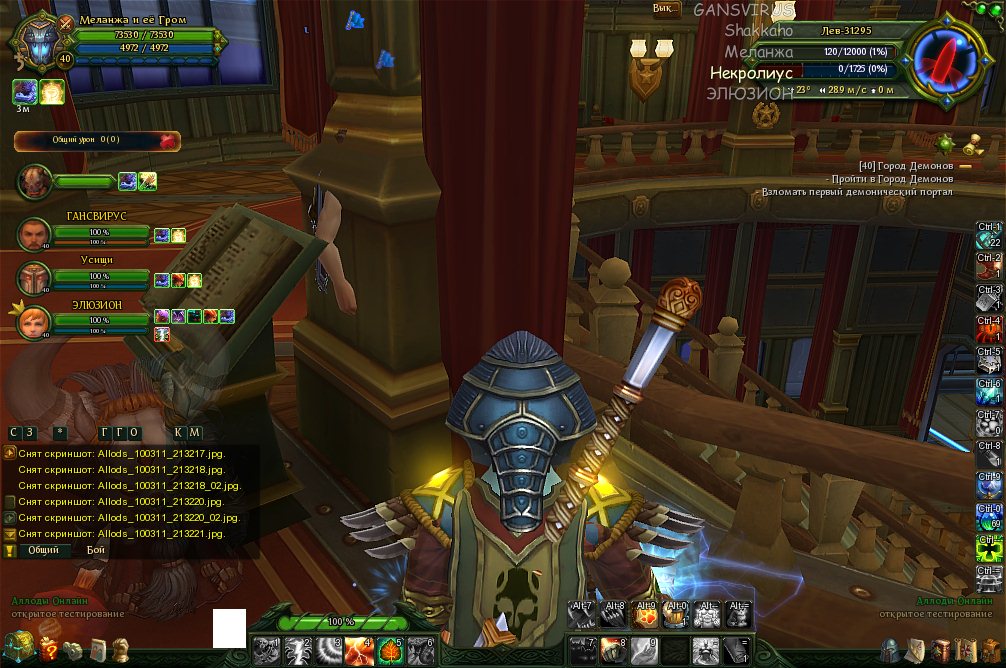1006x668 pixels.
Task: Open the treasure chest shop icon
Action: (17, 647)
